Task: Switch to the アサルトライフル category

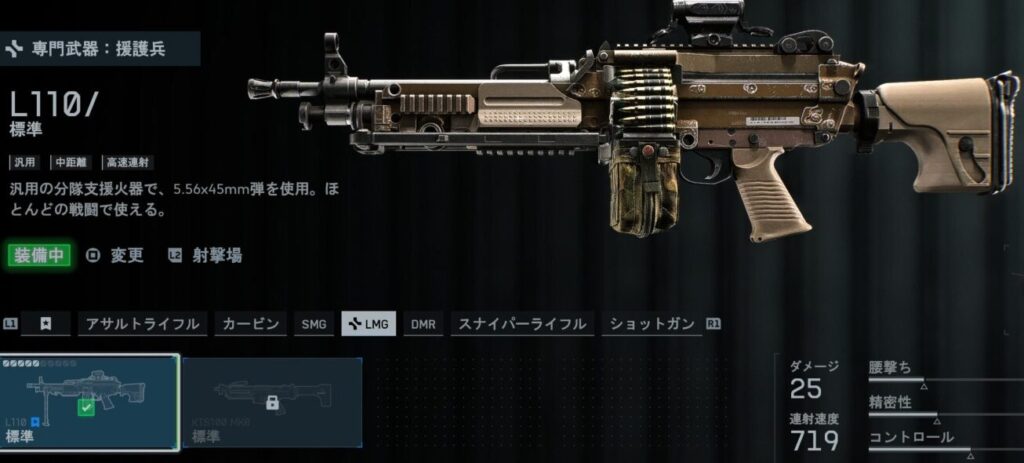Action: point(142,324)
